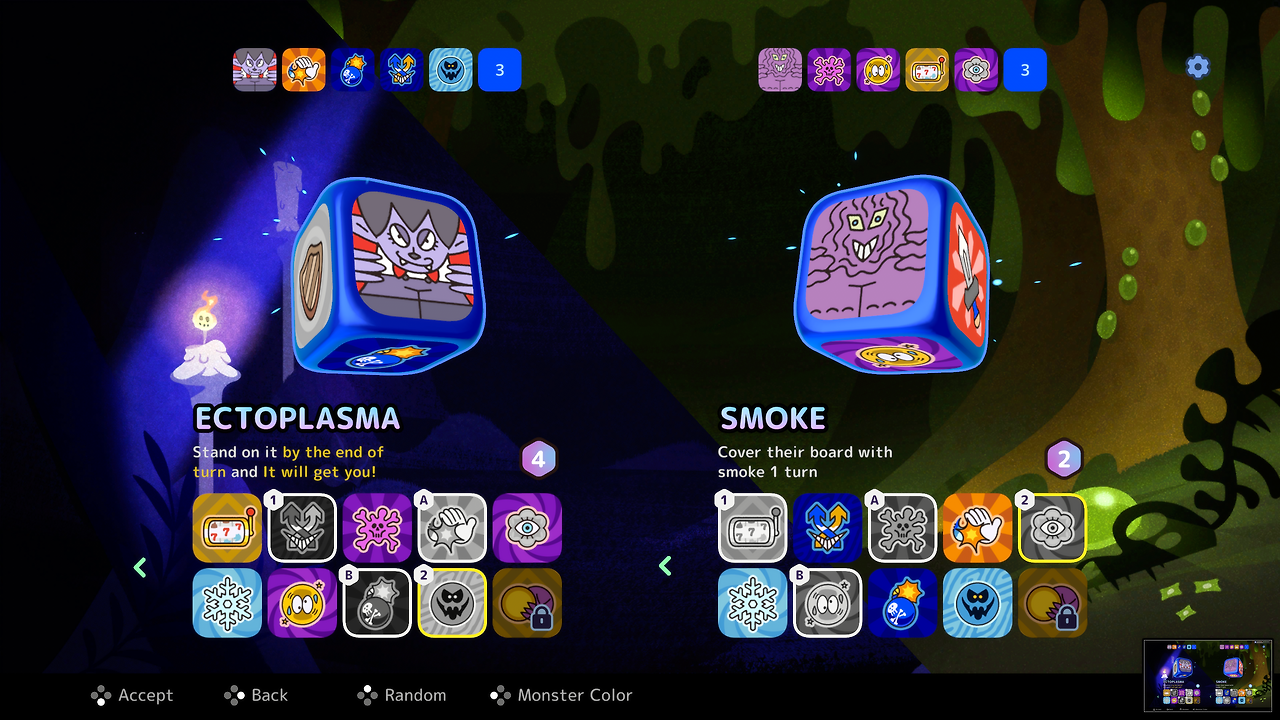Pick the snowflake freeze ability on Ectoplasma's board

(x=227, y=603)
